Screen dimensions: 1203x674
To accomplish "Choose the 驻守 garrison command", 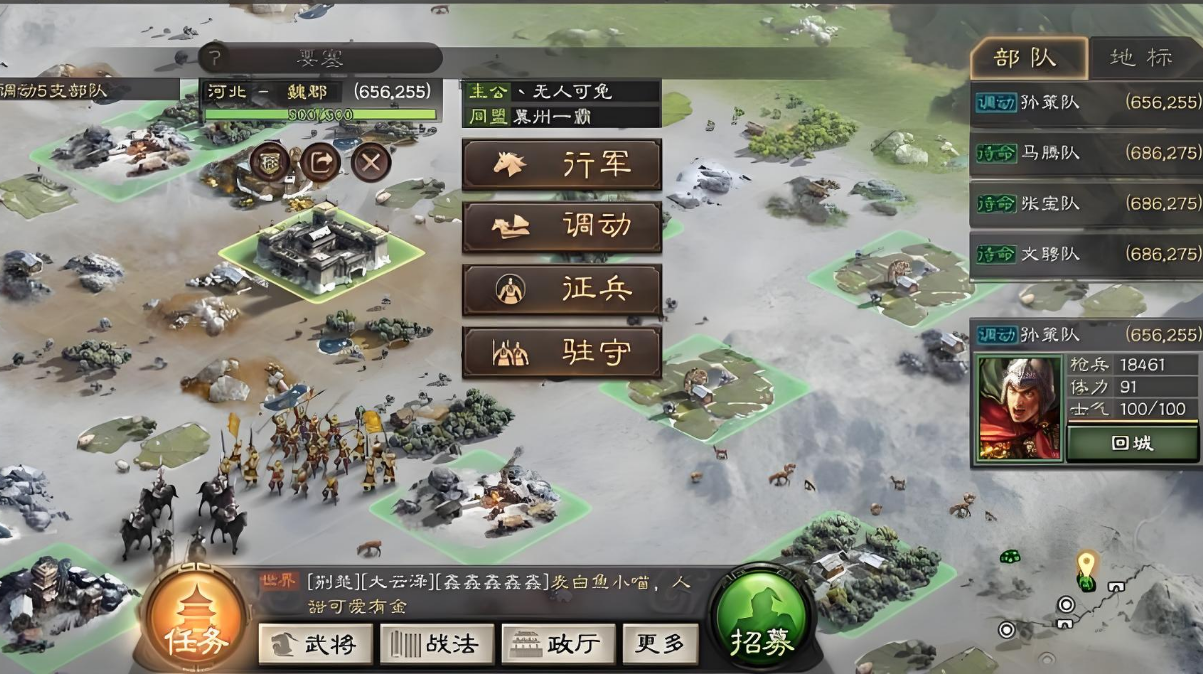I will [561, 352].
